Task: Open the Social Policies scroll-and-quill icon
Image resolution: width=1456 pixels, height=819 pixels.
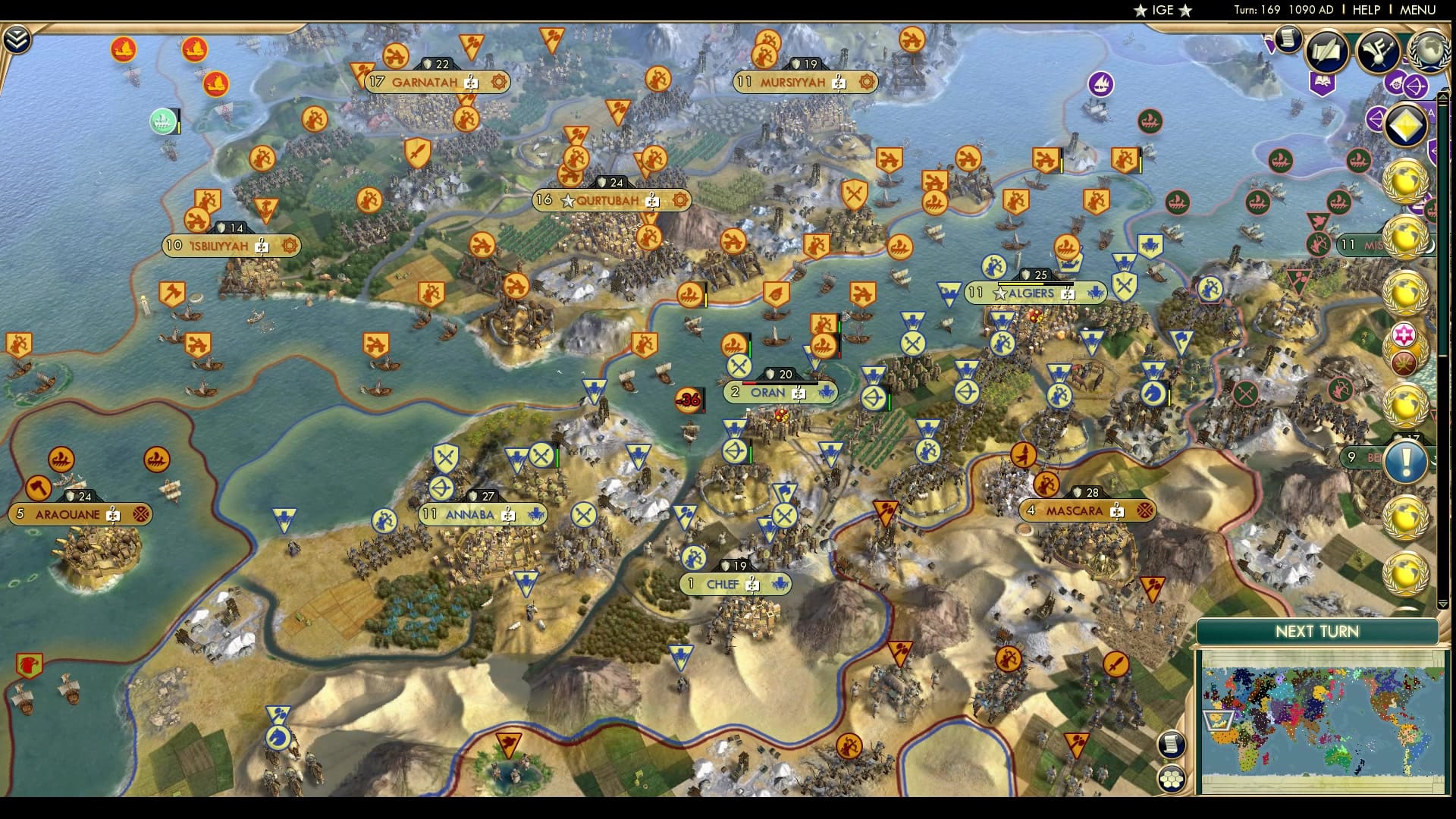Action: point(1325,52)
